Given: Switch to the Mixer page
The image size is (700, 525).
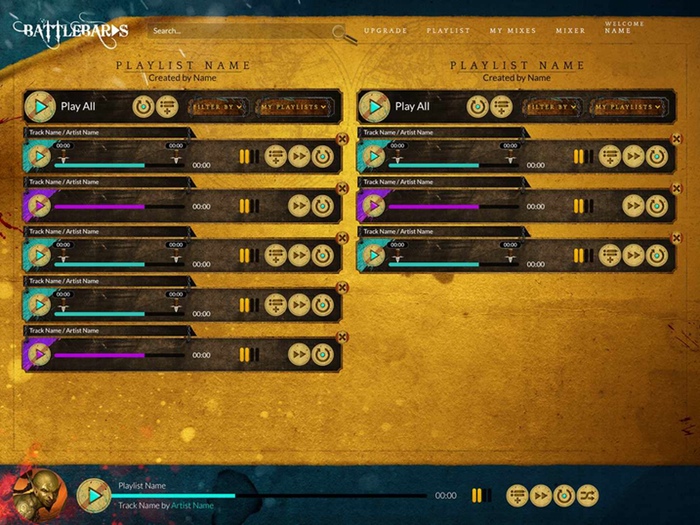Looking at the screenshot, I should pos(571,31).
